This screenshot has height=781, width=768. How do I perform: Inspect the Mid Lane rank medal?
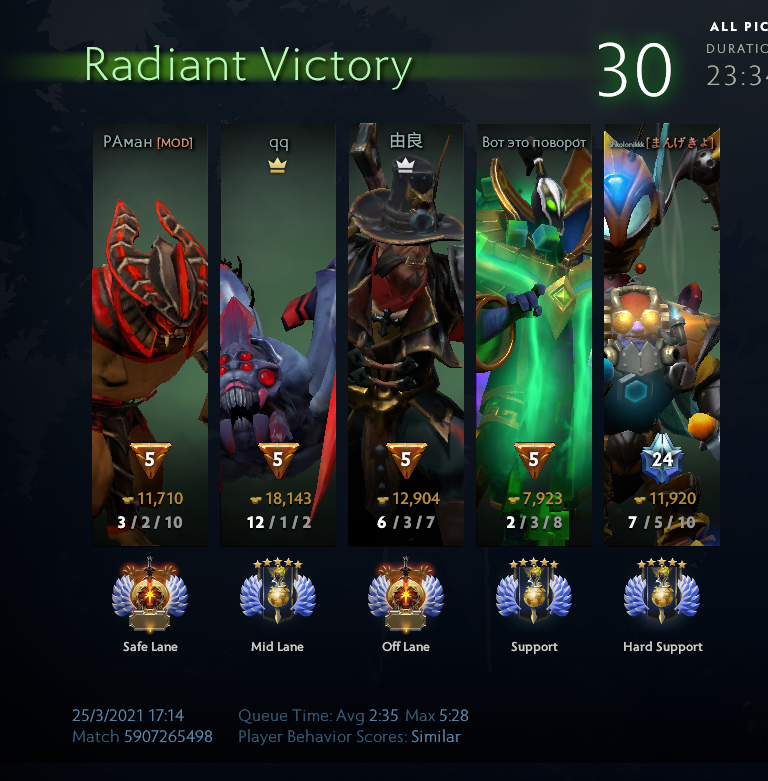[x=277, y=597]
